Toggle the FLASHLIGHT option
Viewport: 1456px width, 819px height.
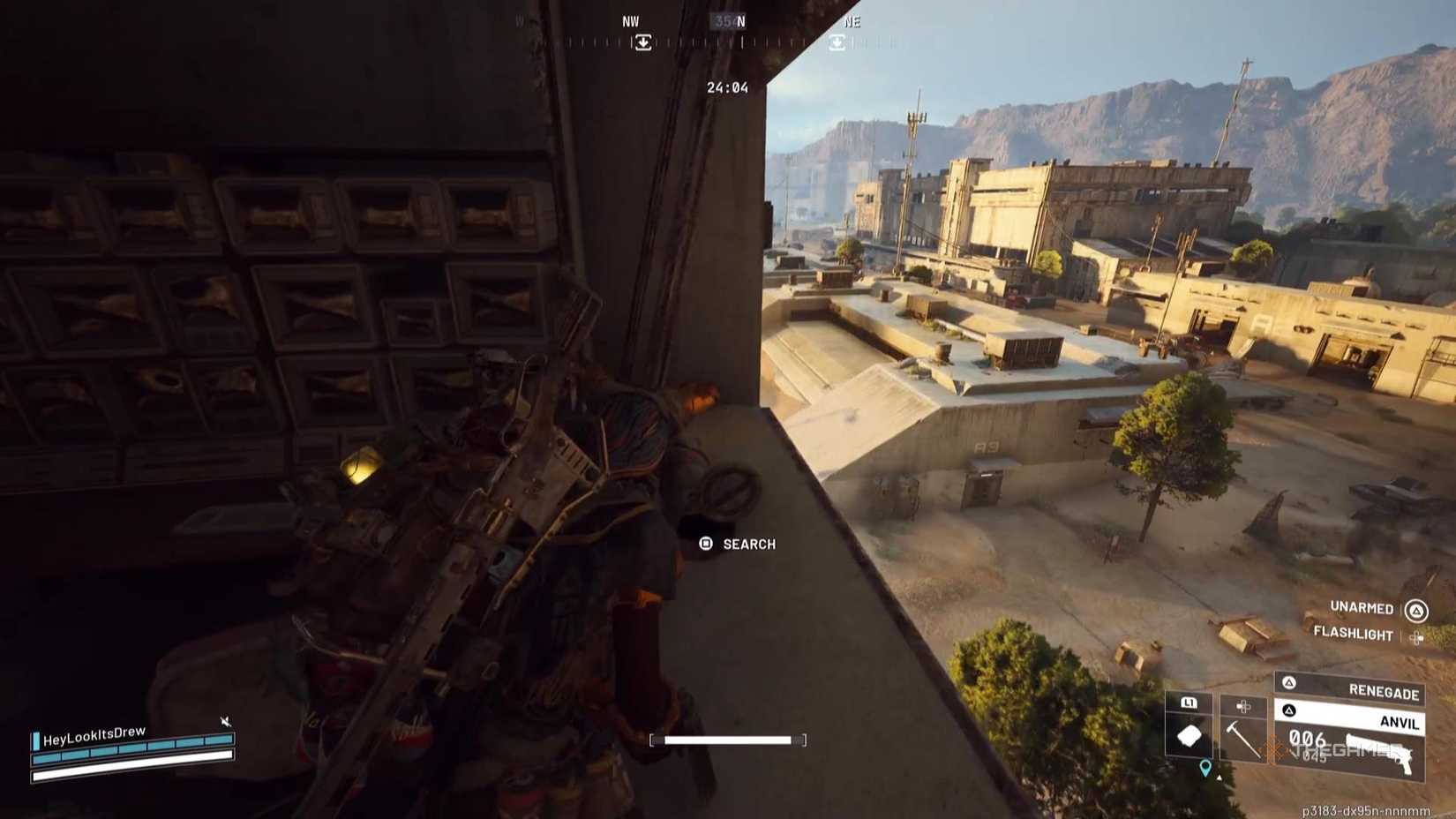(1354, 635)
